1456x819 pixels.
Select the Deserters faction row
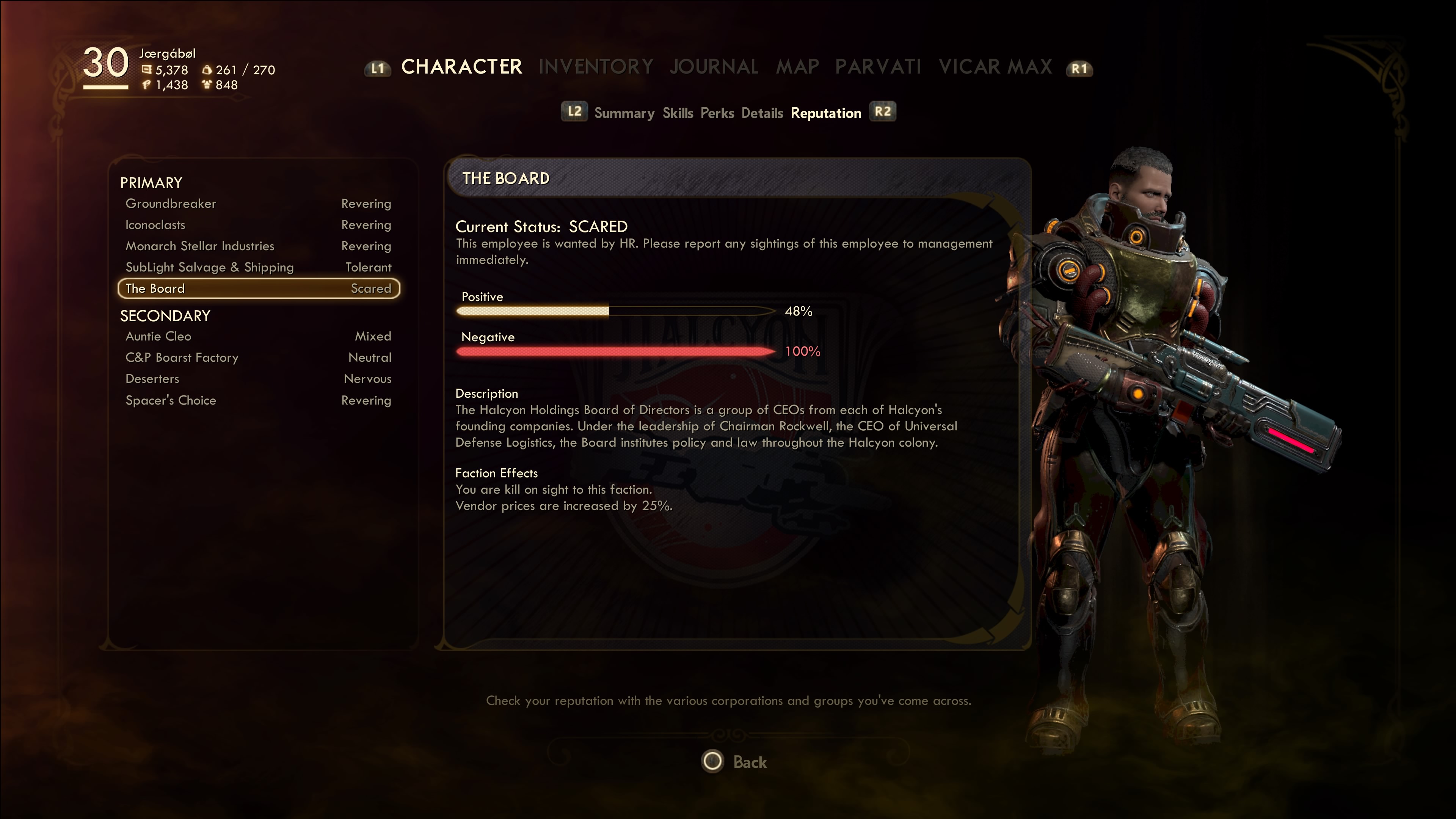pos(258,379)
